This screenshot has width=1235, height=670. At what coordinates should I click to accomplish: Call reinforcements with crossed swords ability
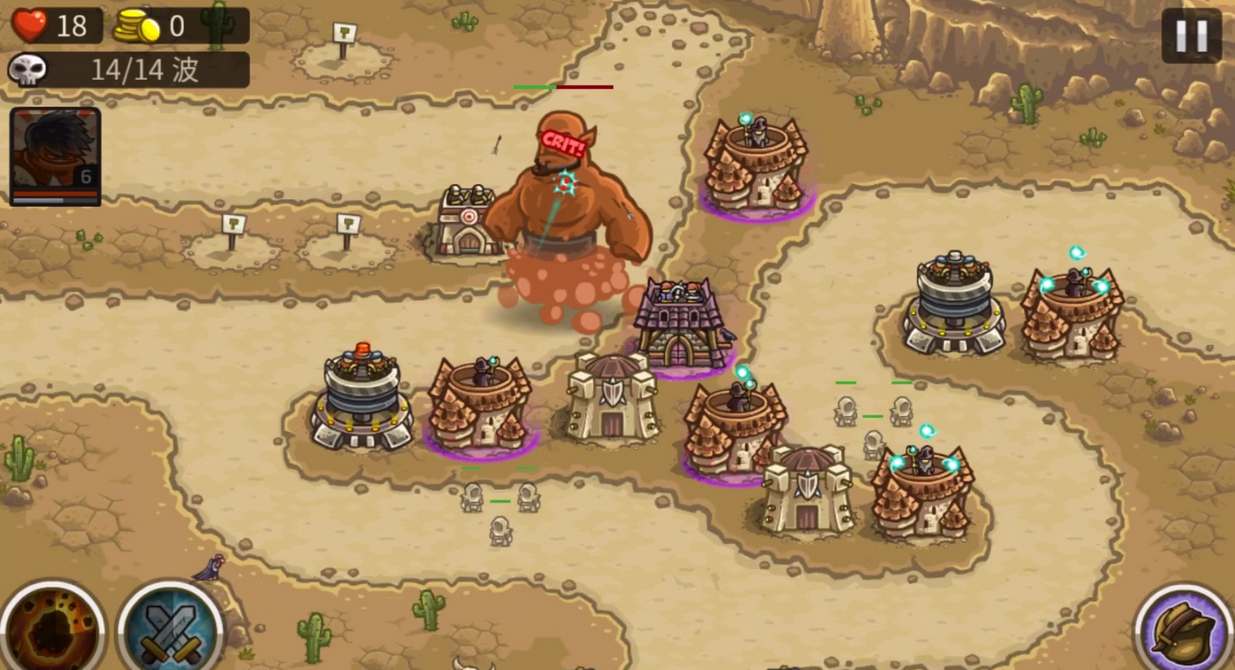tap(168, 630)
